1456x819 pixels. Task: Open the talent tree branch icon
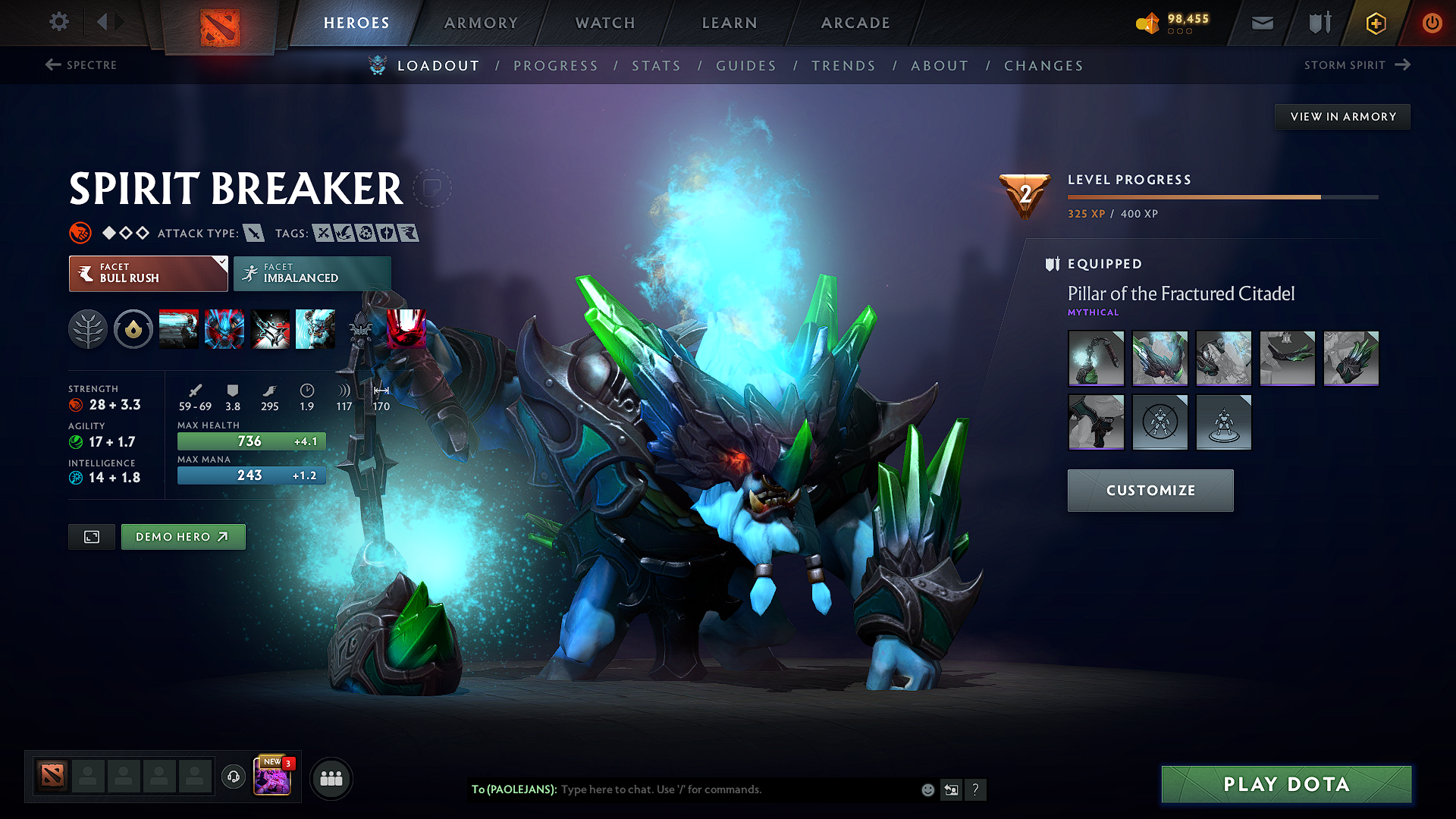click(88, 328)
